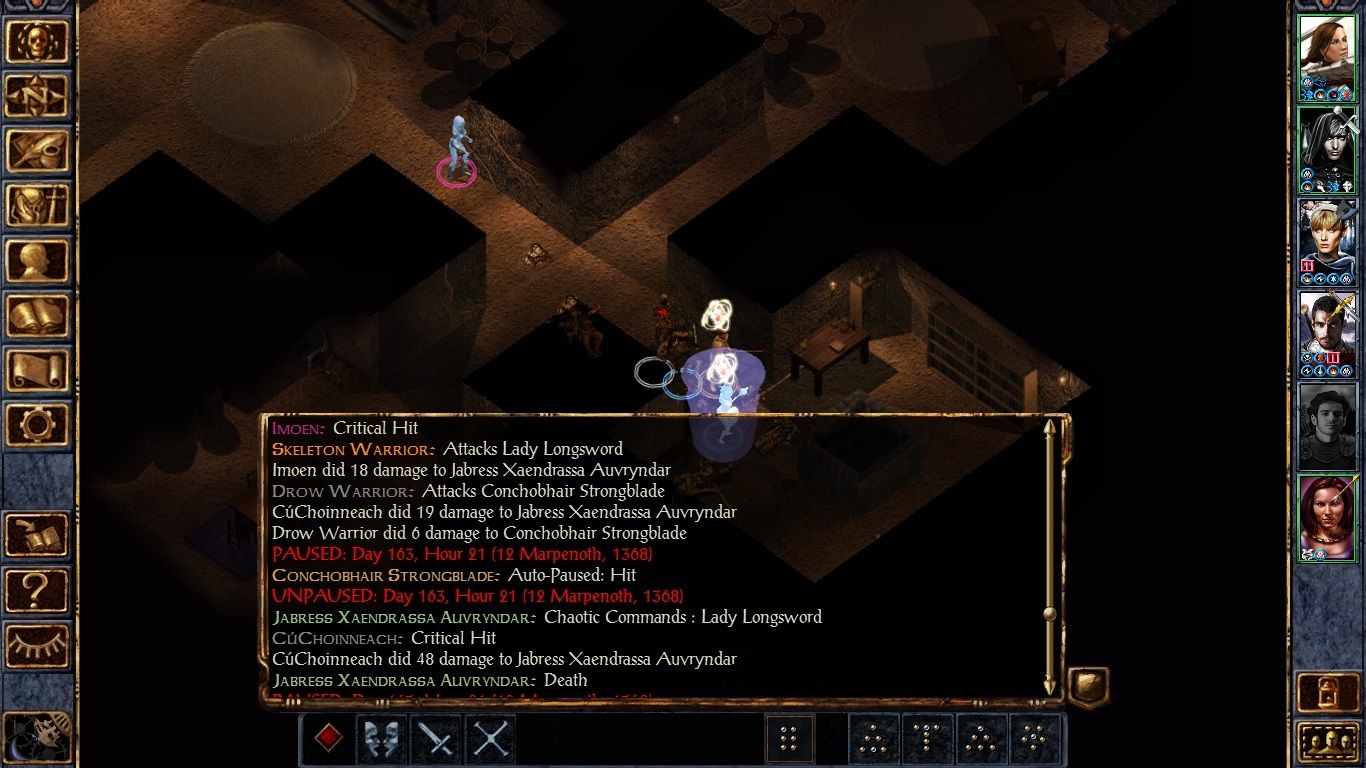Open the mage spellbook button
The width and height of the screenshot is (1366, 768).
click(x=38, y=316)
